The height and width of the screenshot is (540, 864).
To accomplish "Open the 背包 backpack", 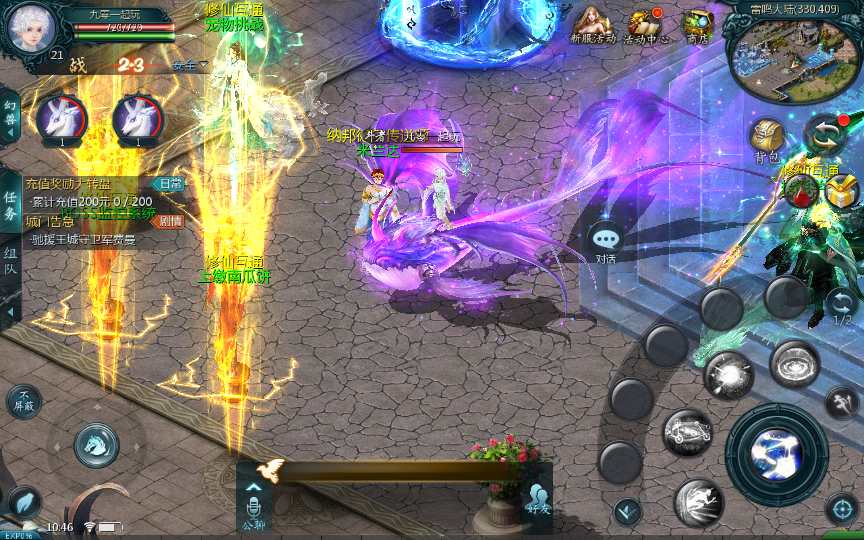I will [x=768, y=139].
